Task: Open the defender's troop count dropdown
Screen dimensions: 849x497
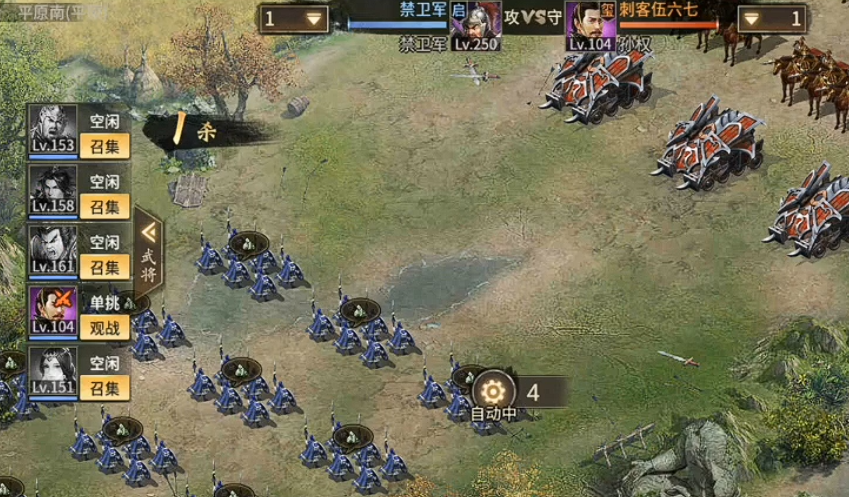Action: click(772, 19)
